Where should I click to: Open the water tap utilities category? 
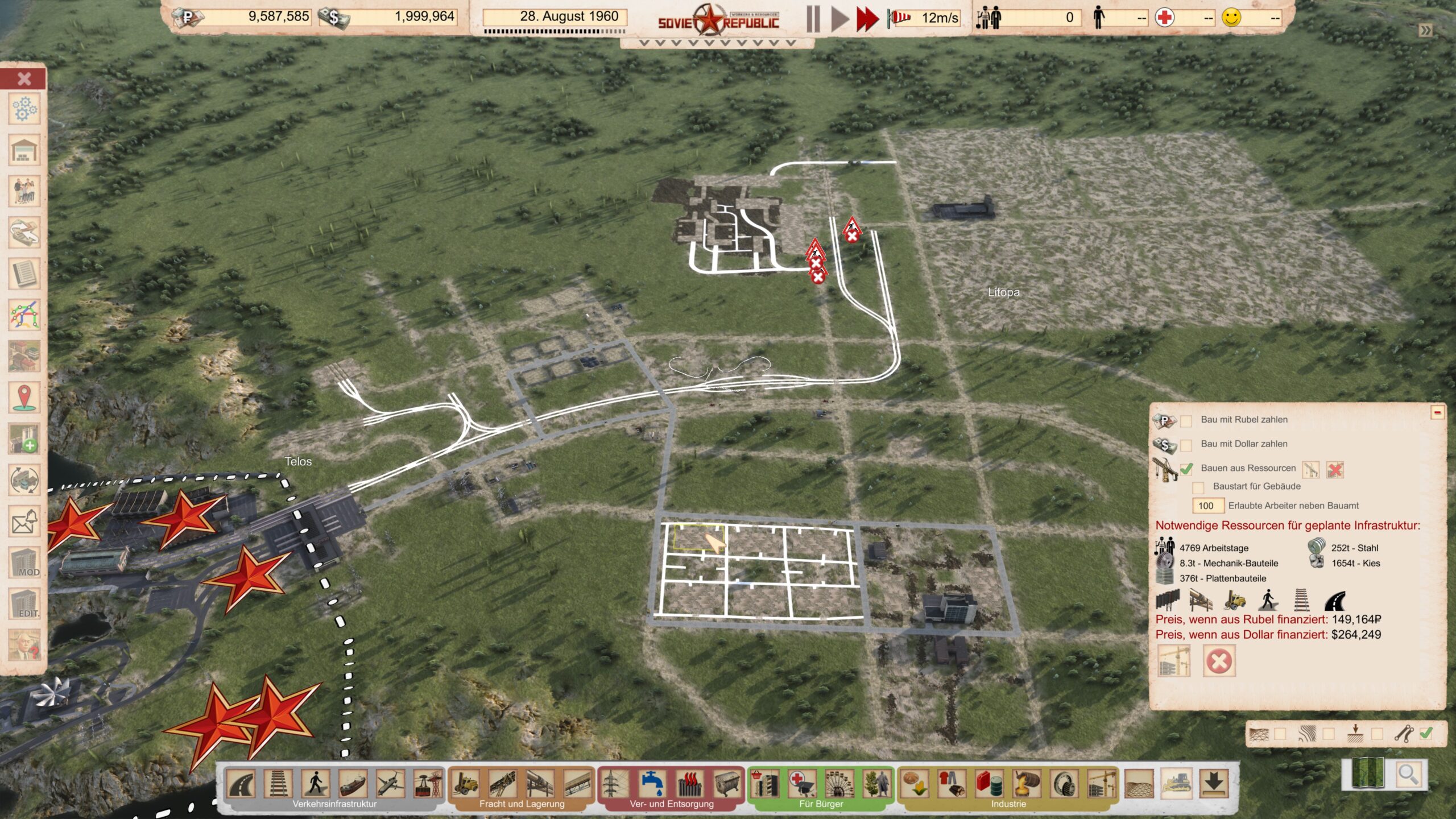click(652, 784)
